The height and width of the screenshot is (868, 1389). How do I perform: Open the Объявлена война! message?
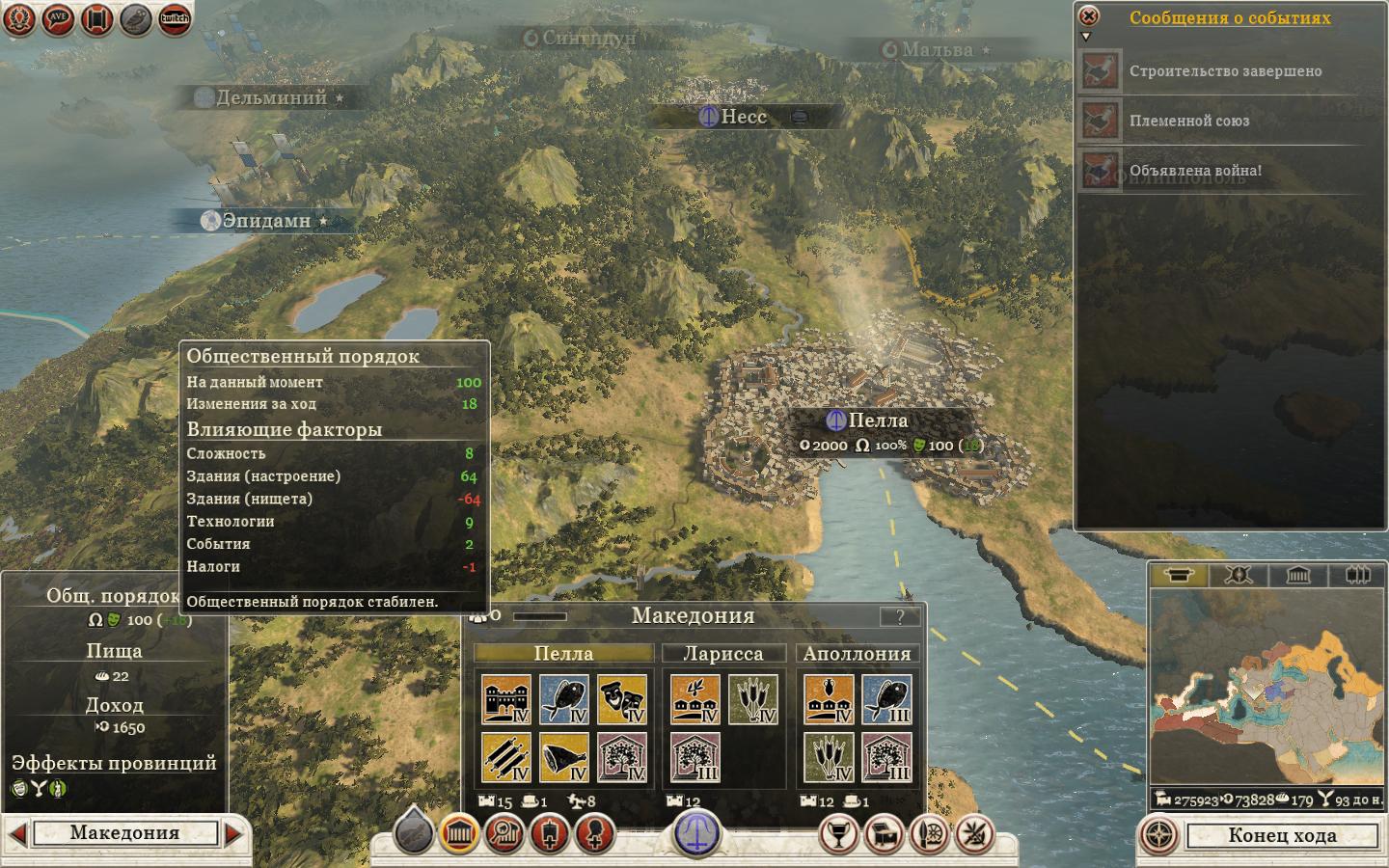[x=1195, y=172]
